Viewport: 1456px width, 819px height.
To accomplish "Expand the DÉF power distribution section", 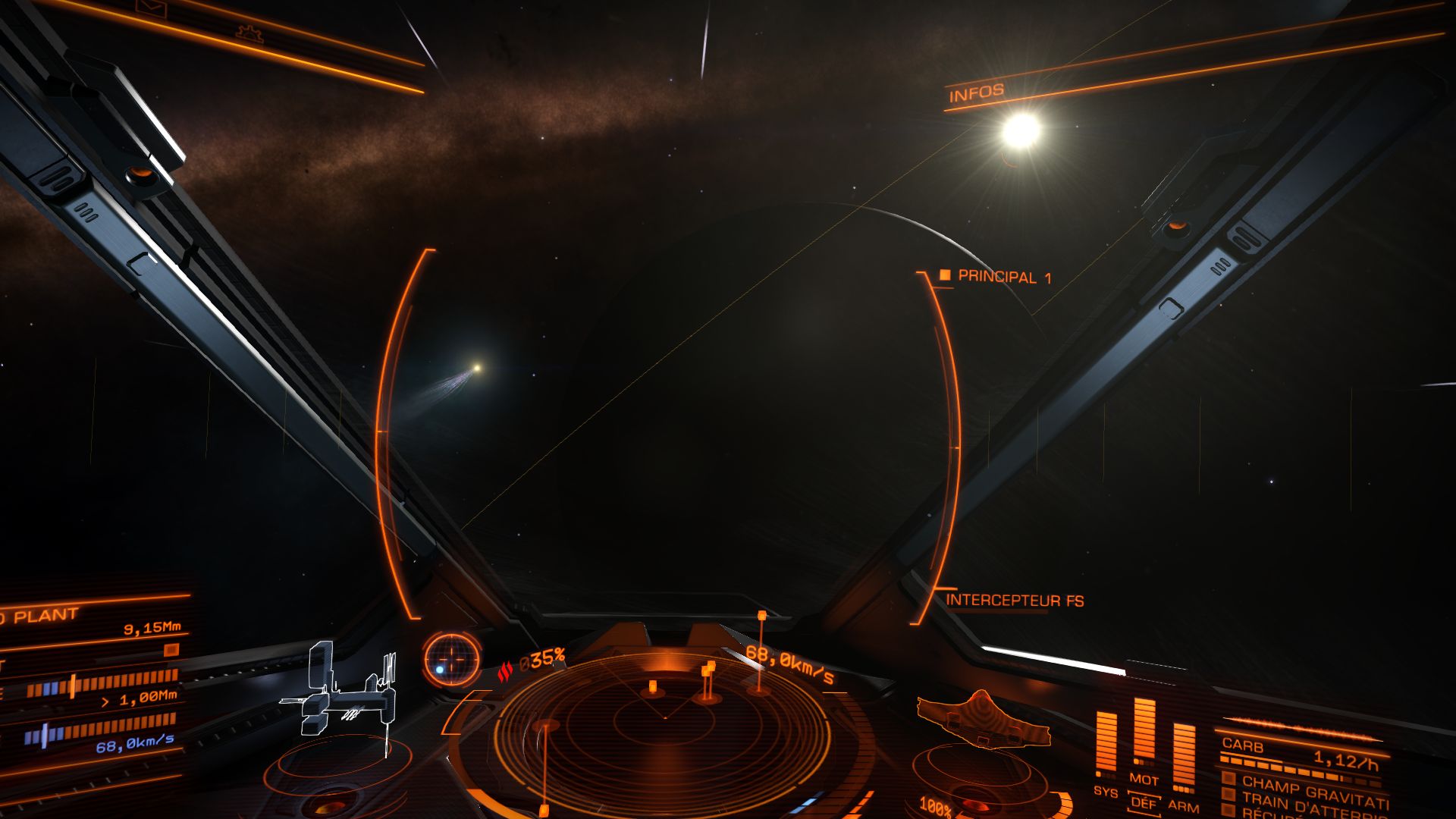I will click(x=1146, y=805).
